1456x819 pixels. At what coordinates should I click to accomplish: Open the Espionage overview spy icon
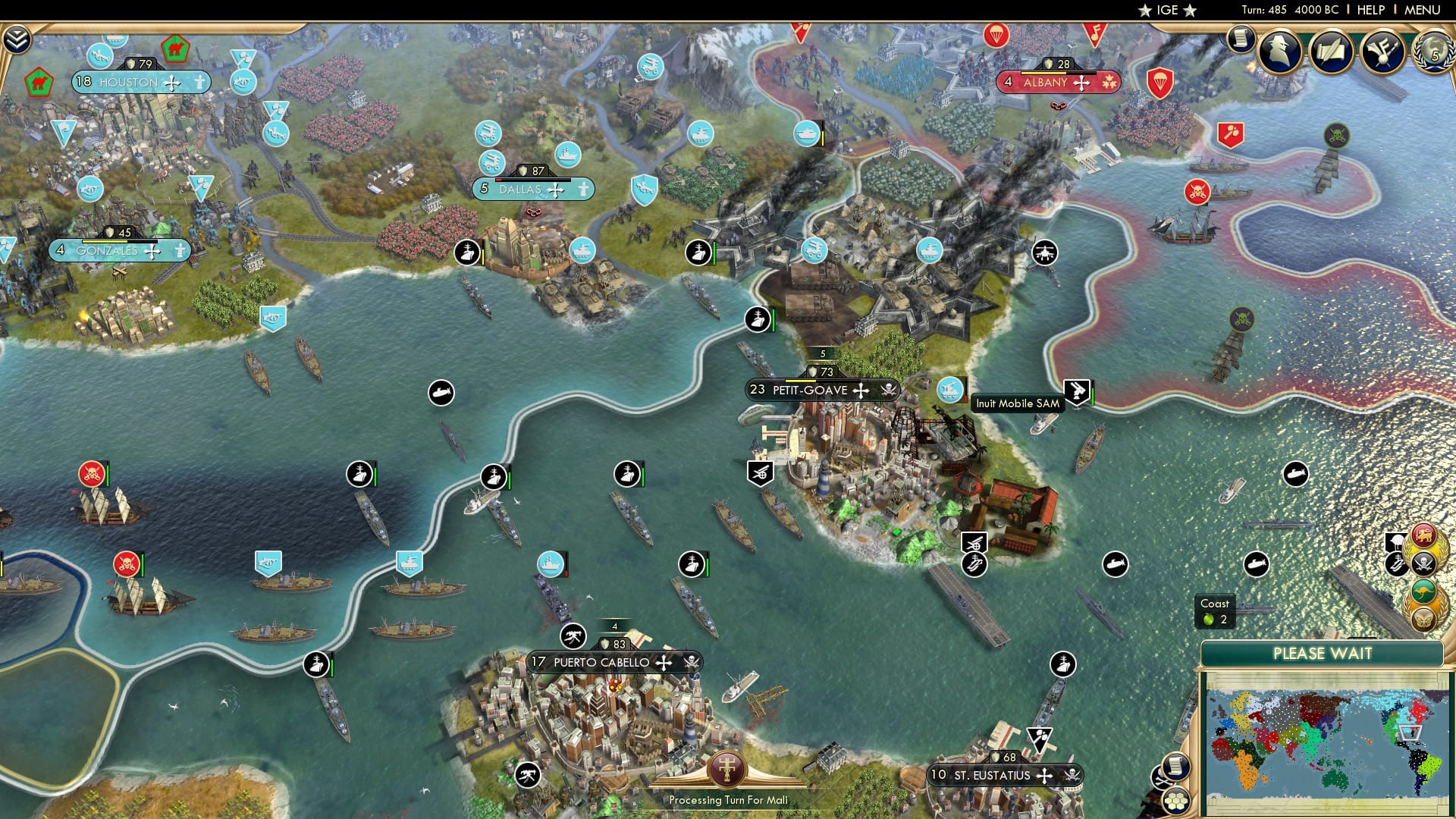[x=1279, y=52]
